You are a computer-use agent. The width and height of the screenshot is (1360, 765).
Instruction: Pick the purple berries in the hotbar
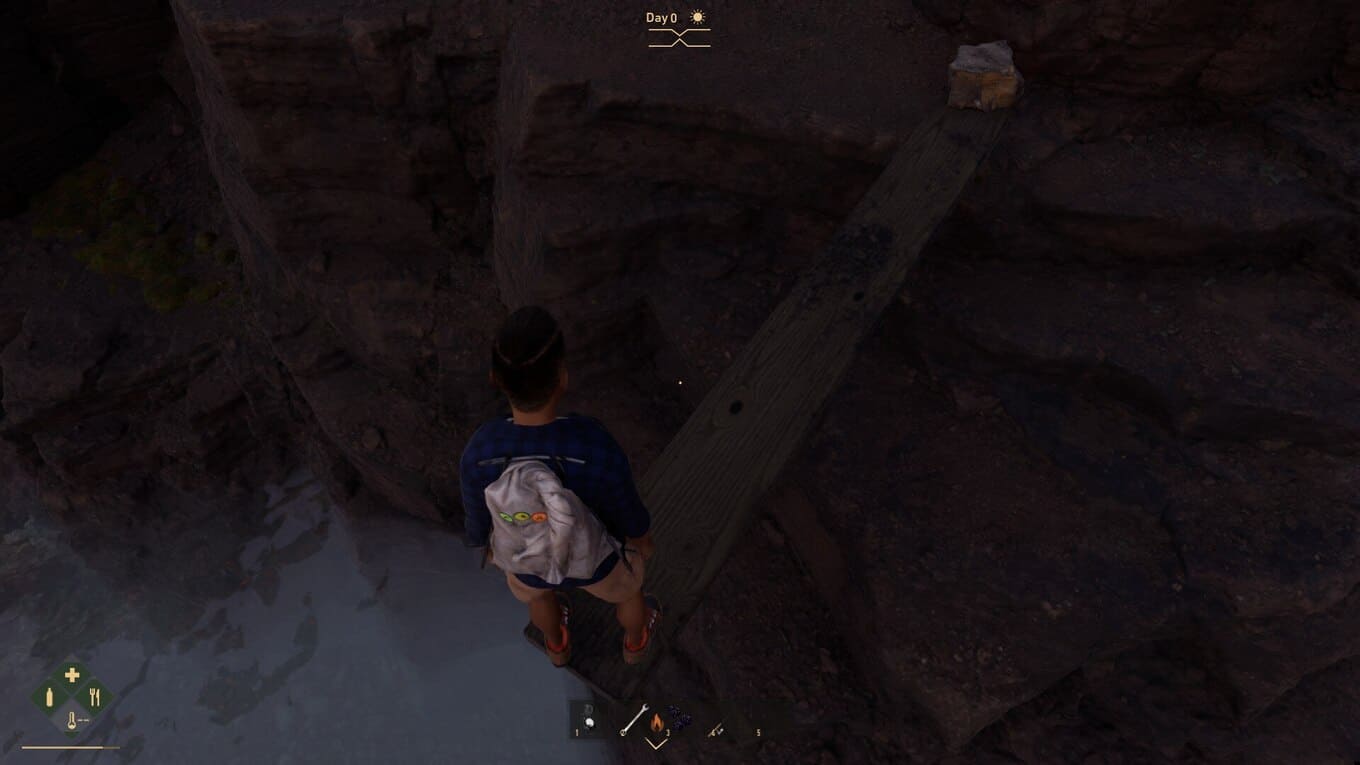[679, 717]
